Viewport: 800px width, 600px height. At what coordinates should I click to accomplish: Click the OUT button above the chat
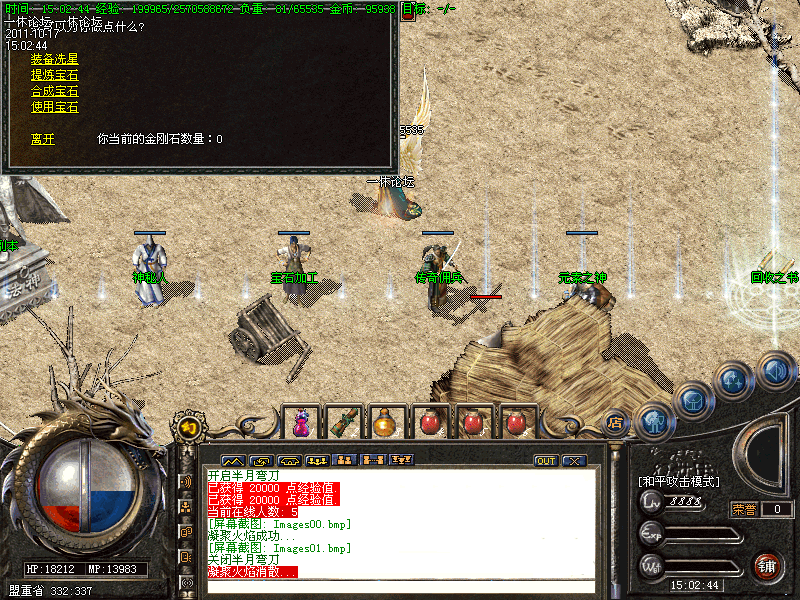(546, 461)
